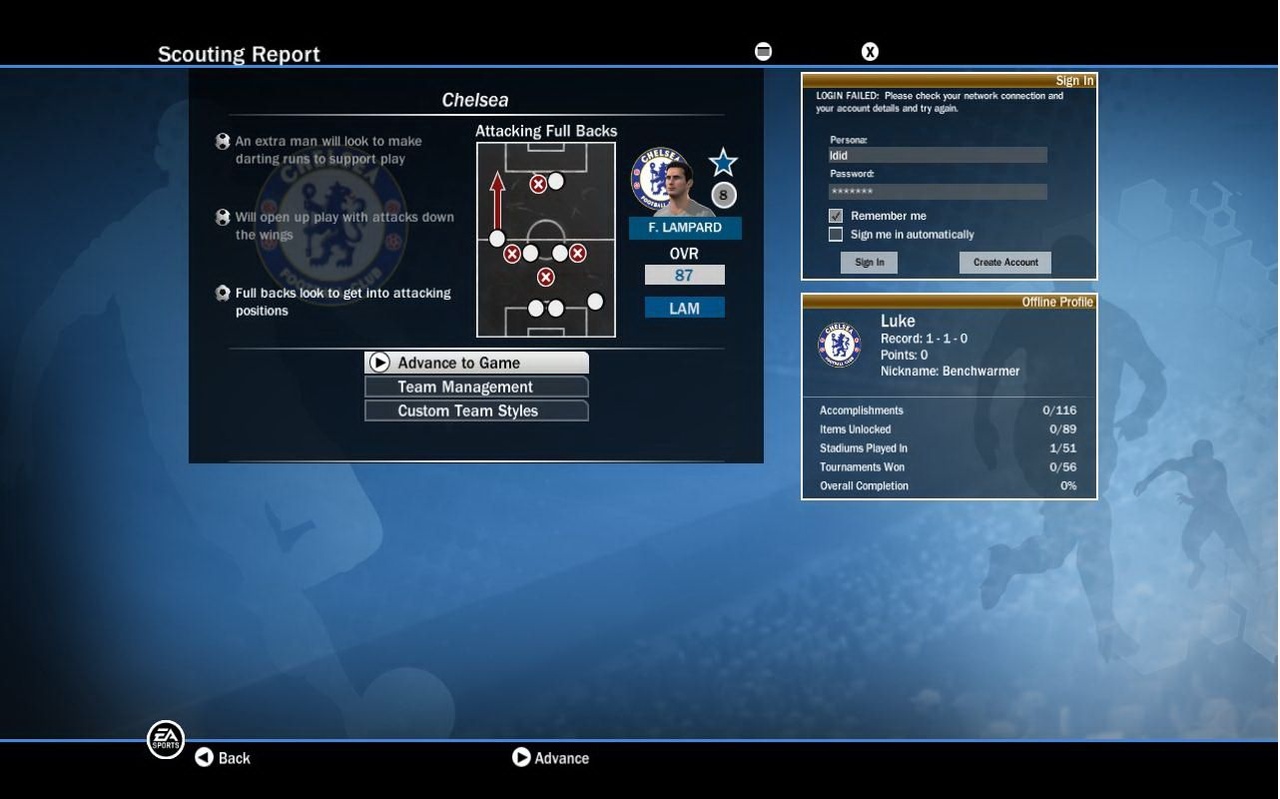The width and height of the screenshot is (1280, 799).
Task: Select the Back arrow icon at bottom
Action: (x=204, y=757)
